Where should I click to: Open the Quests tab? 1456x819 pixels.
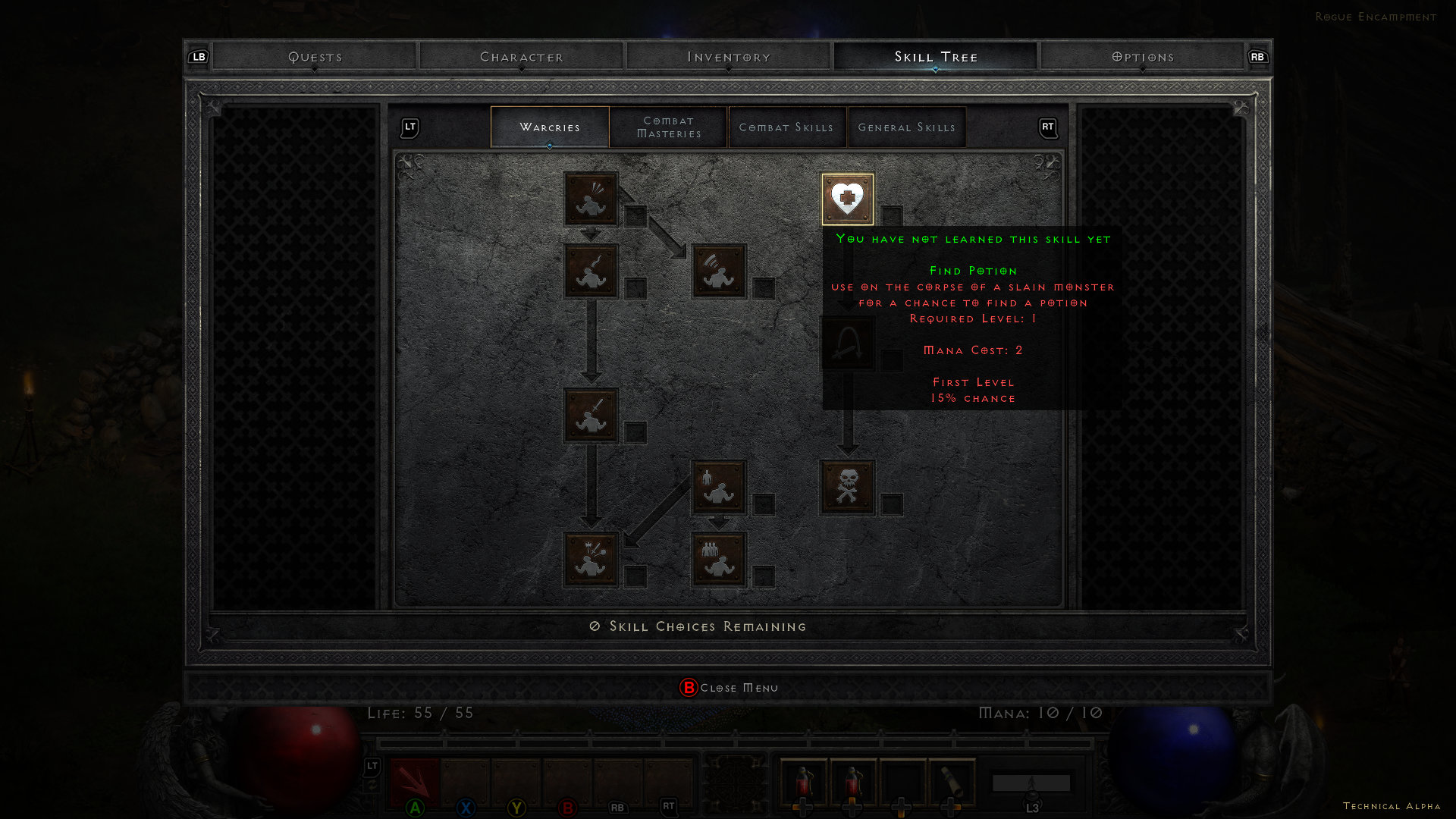pyautogui.click(x=315, y=57)
